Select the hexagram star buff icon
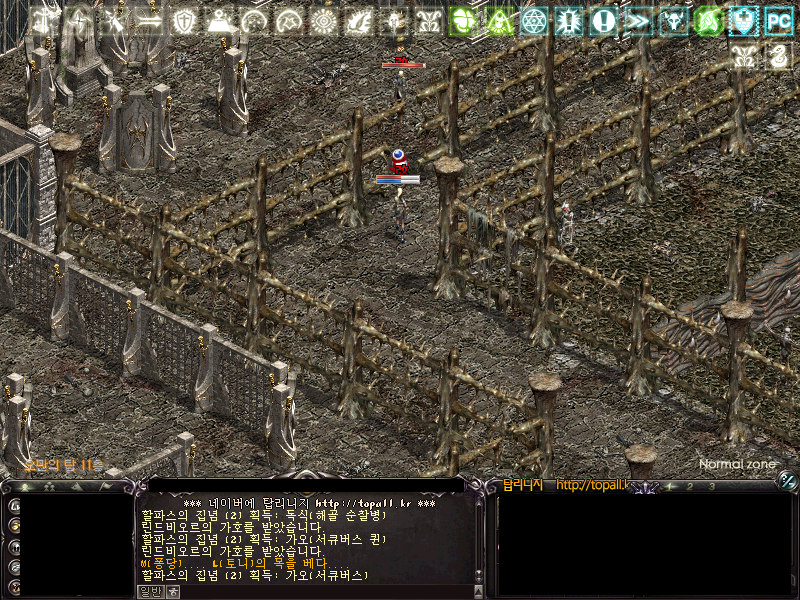Screen dimensions: 800x600 pos(535,21)
